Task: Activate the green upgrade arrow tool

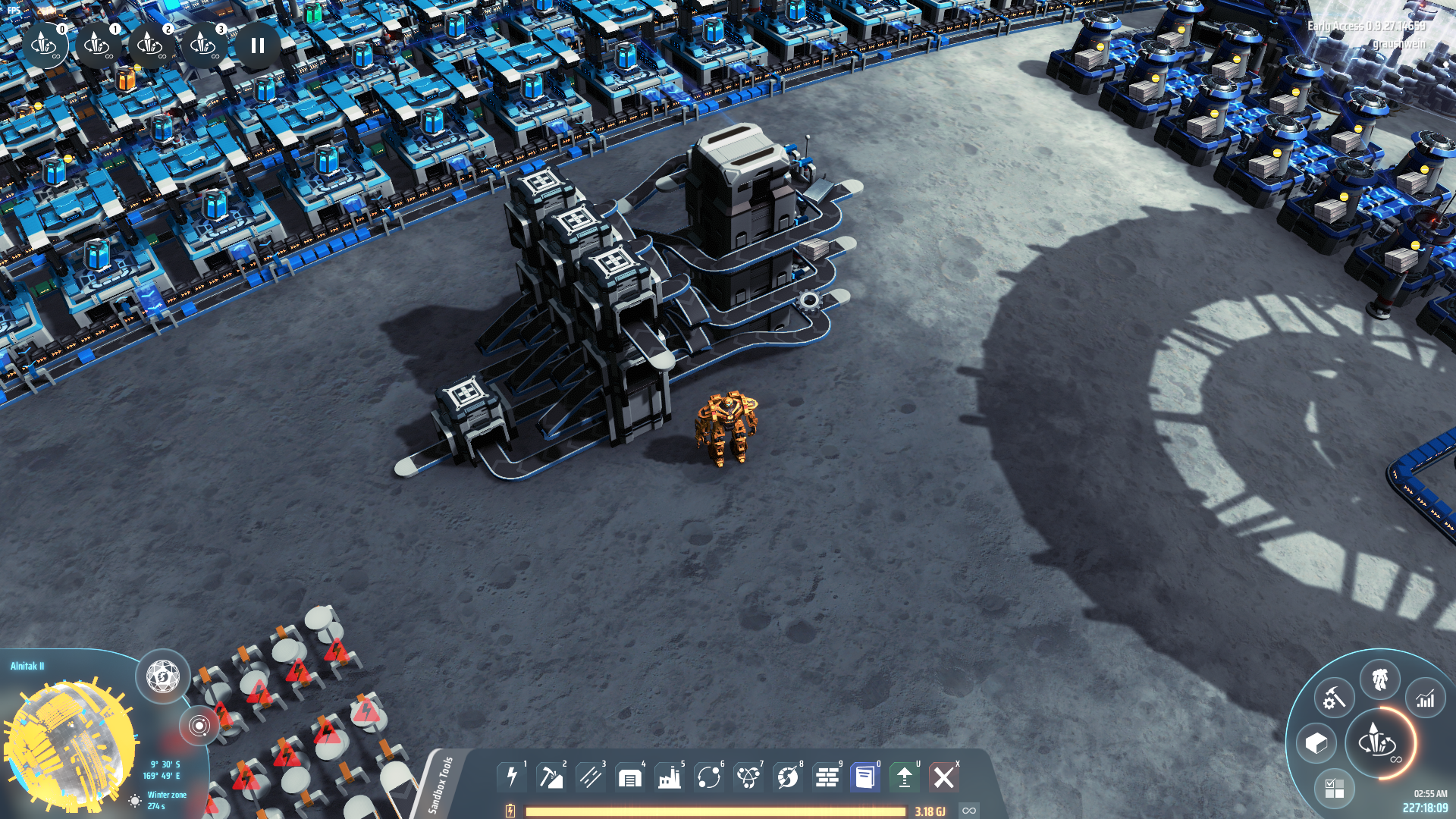Action: [x=905, y=777]
